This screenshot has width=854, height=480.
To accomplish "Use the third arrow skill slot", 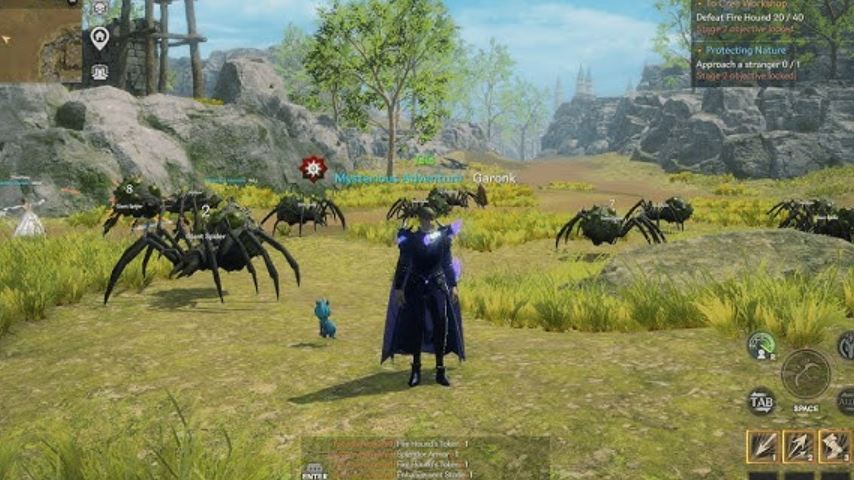I will 835,446.
